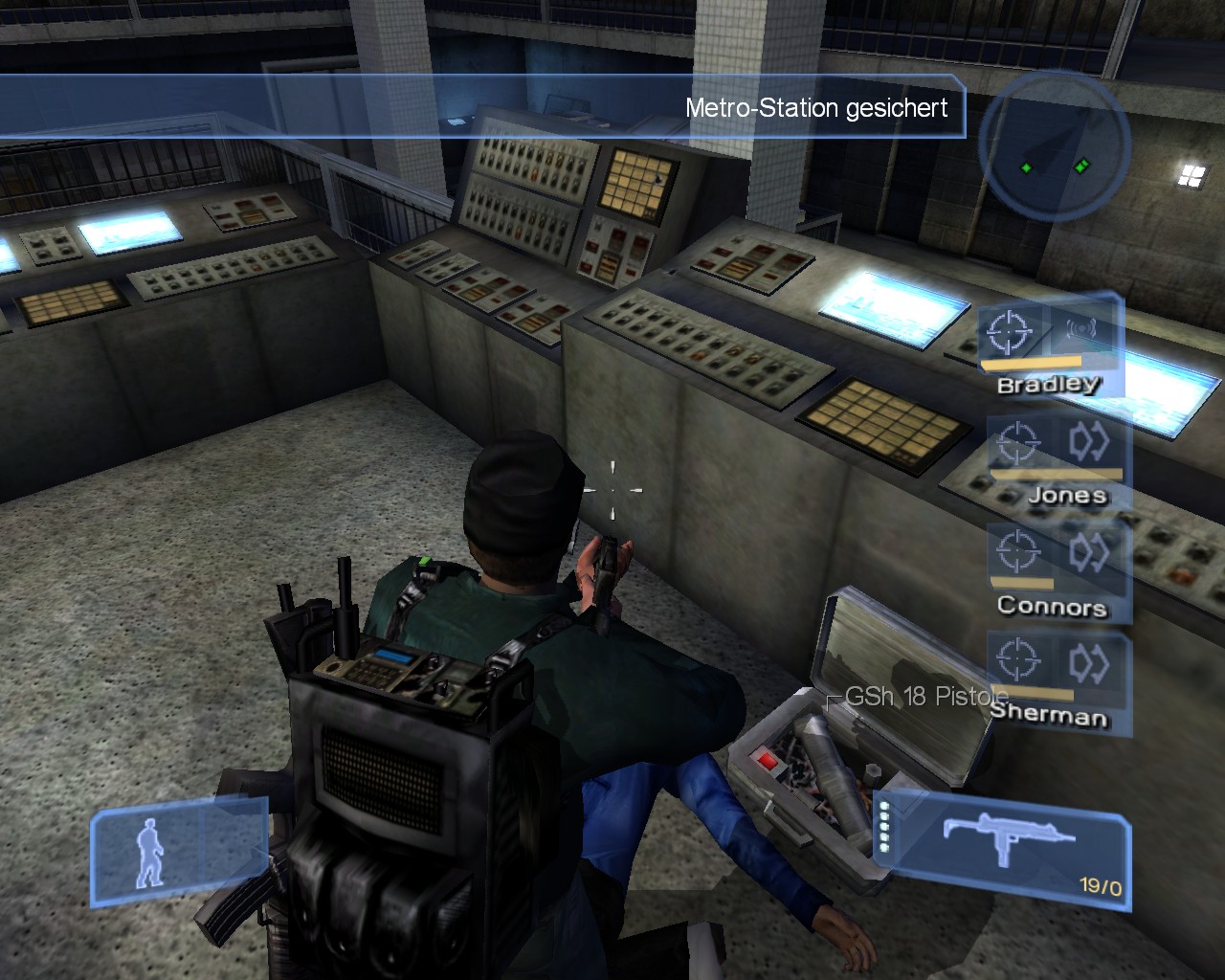Click the circular radar minimap
The height and width of the screenshot is (980, 1225).
(x=1058, y=146)
